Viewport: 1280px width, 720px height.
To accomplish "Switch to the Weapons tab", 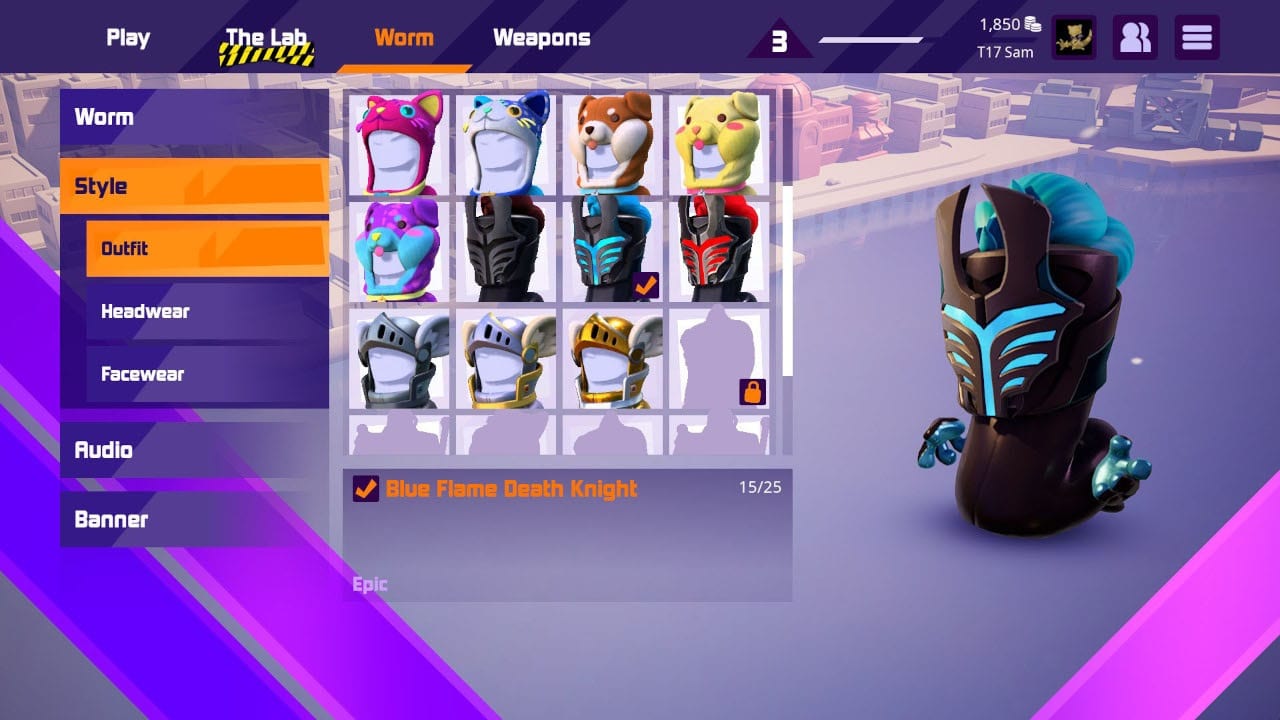I will [x=541, y=37].
